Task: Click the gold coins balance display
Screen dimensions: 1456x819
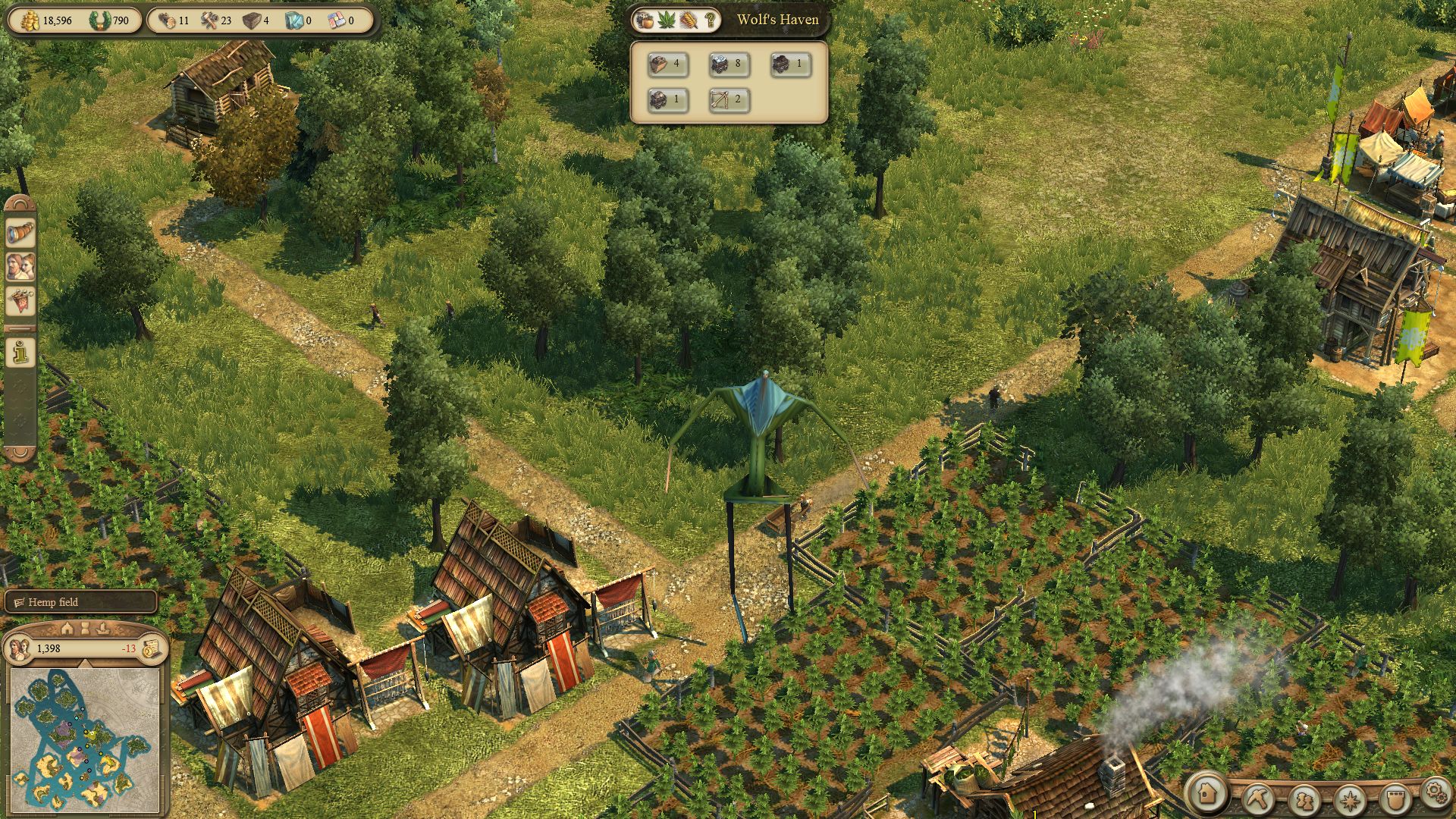Action: click(x=49, y=20)
